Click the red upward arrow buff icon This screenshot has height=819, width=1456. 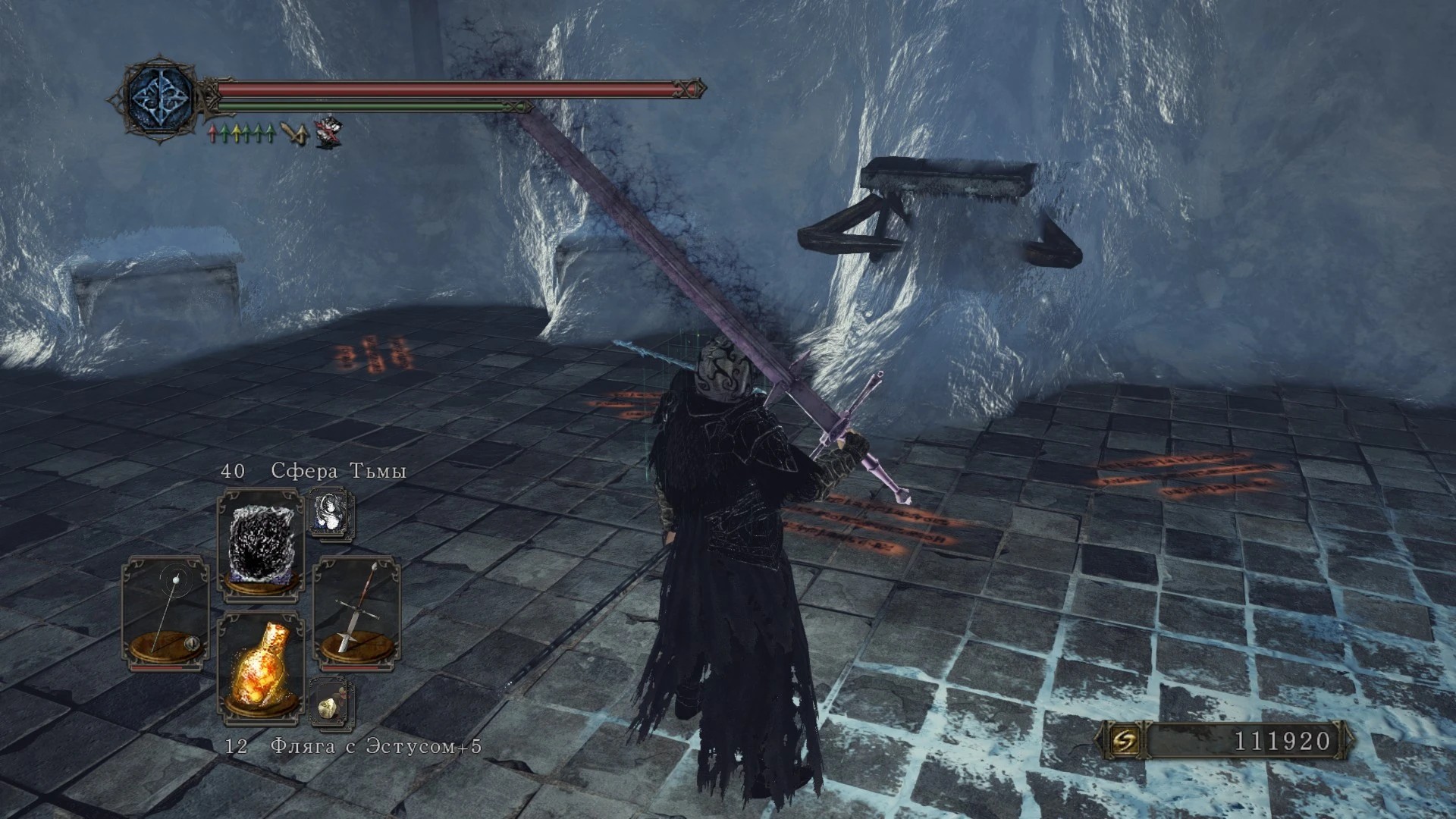213,134
